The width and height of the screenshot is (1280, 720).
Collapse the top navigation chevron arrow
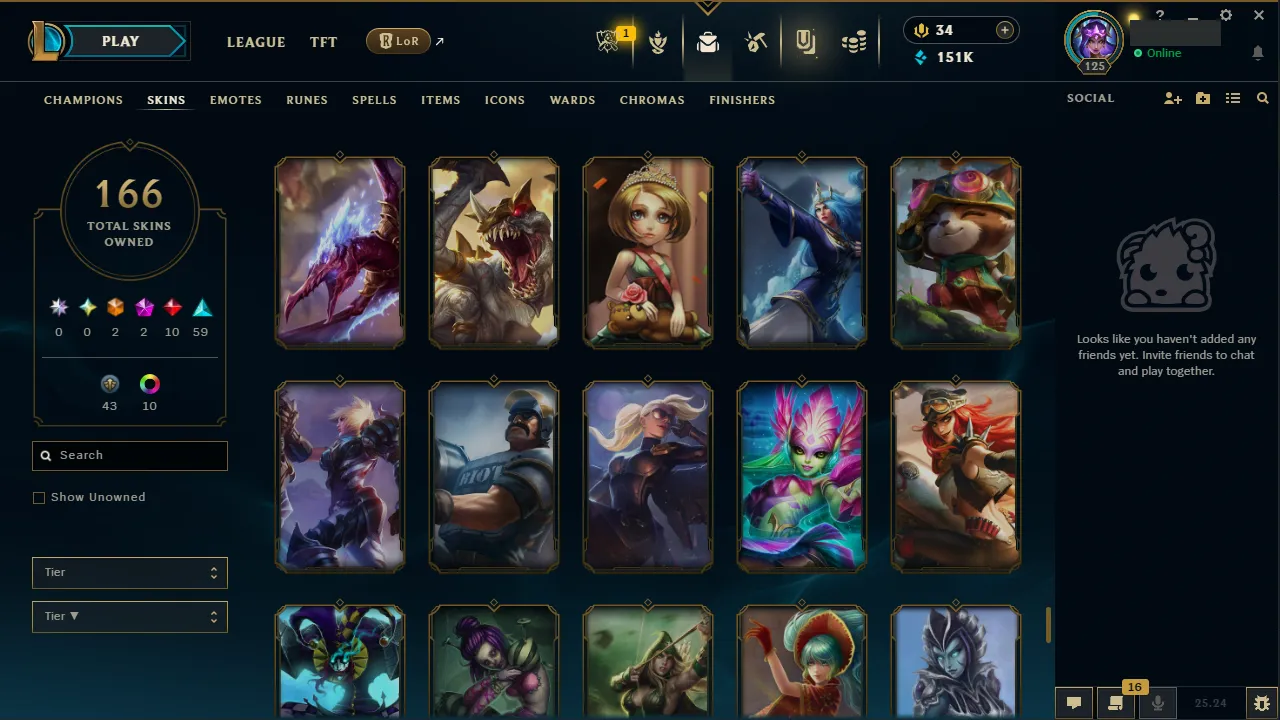[x=708, y=8]
